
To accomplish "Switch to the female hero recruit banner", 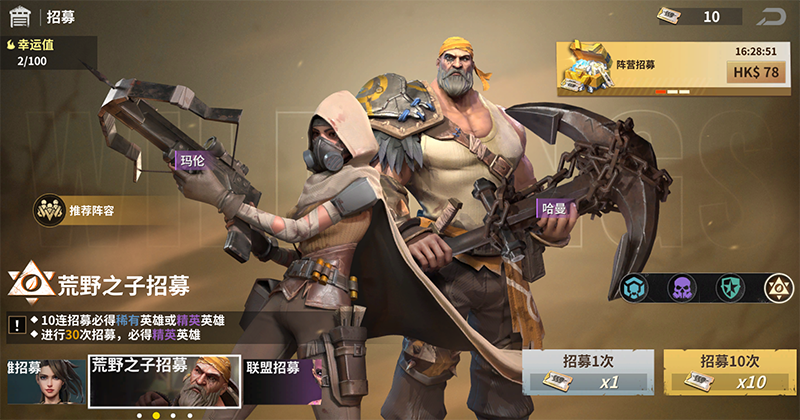I will coord(40,378).
